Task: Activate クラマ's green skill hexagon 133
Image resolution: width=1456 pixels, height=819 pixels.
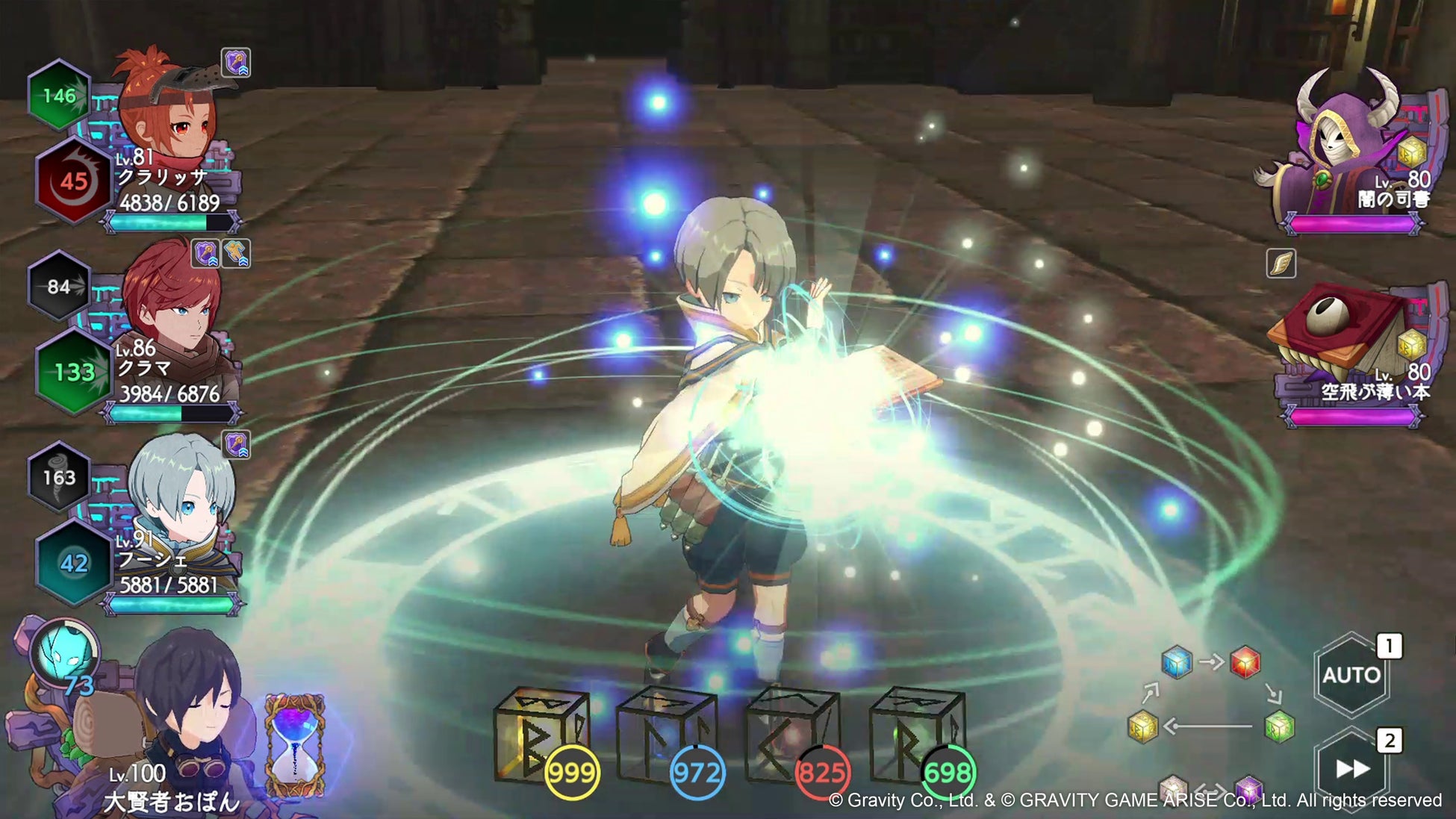Action: point(73,372)
